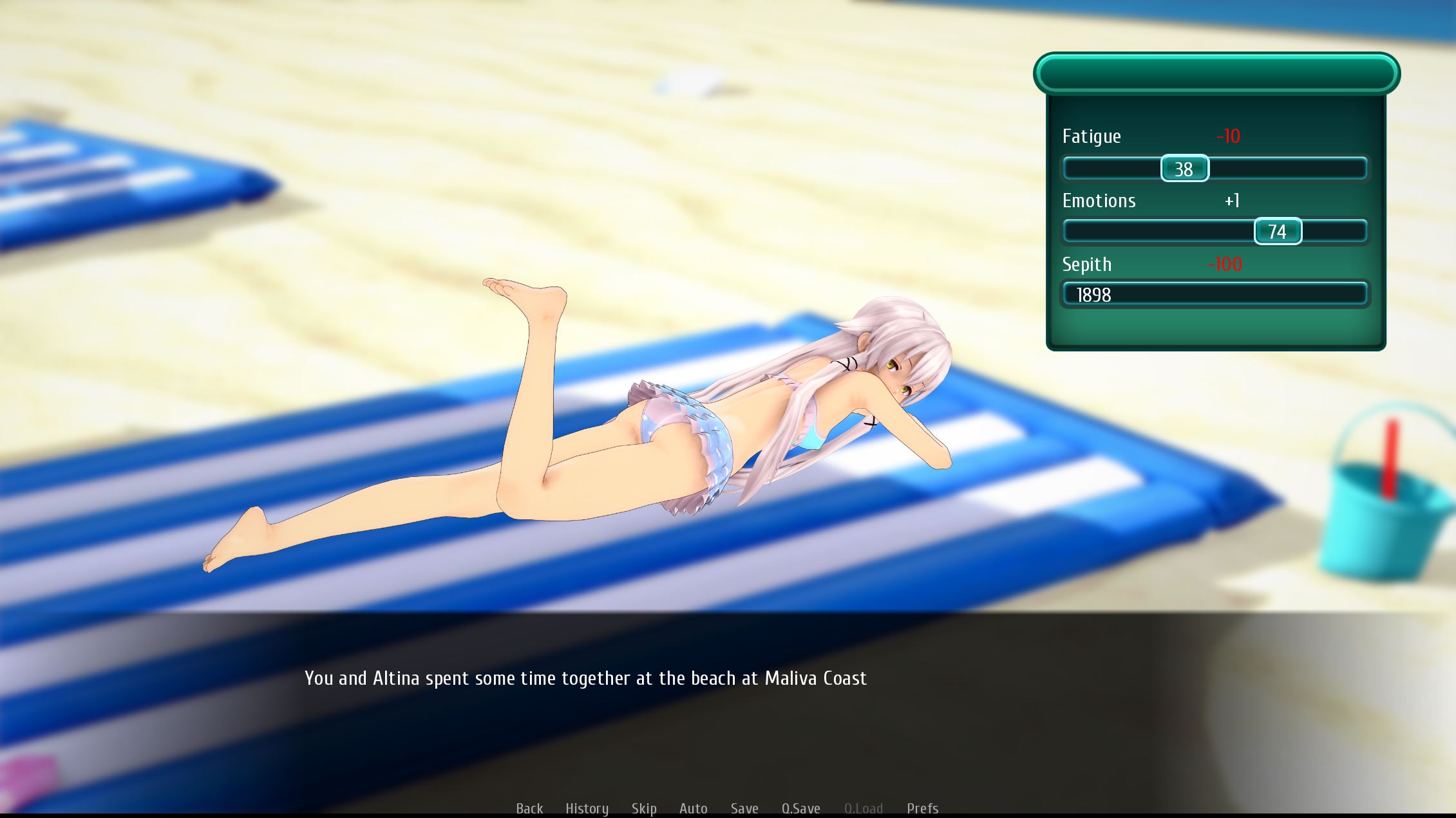Image resolution: width=1456 pixels, height=818 pixels.
Task: Open the Save screen
Action: [x=744, y=808]
